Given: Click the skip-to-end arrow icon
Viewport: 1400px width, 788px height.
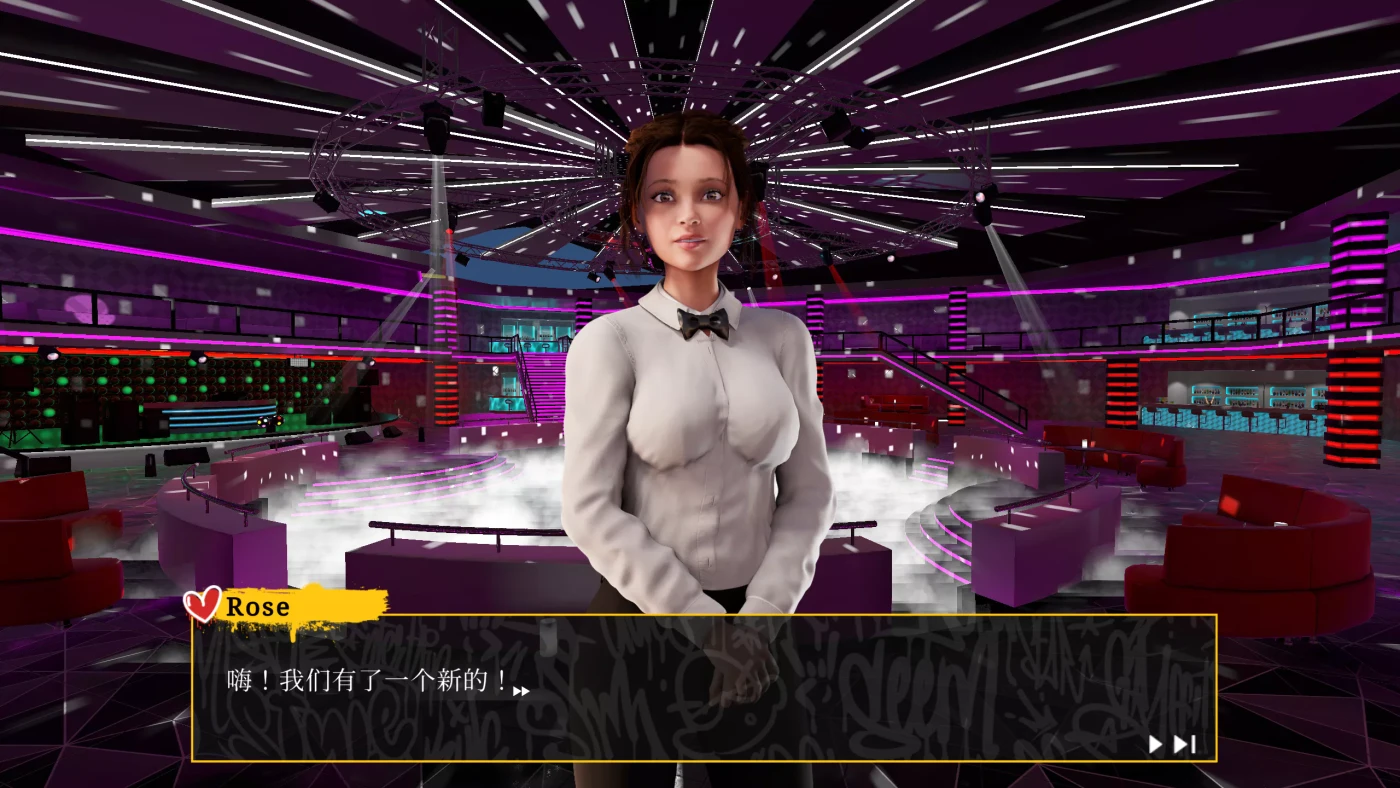Looking at the screenshot, I should coord(1181,744).
